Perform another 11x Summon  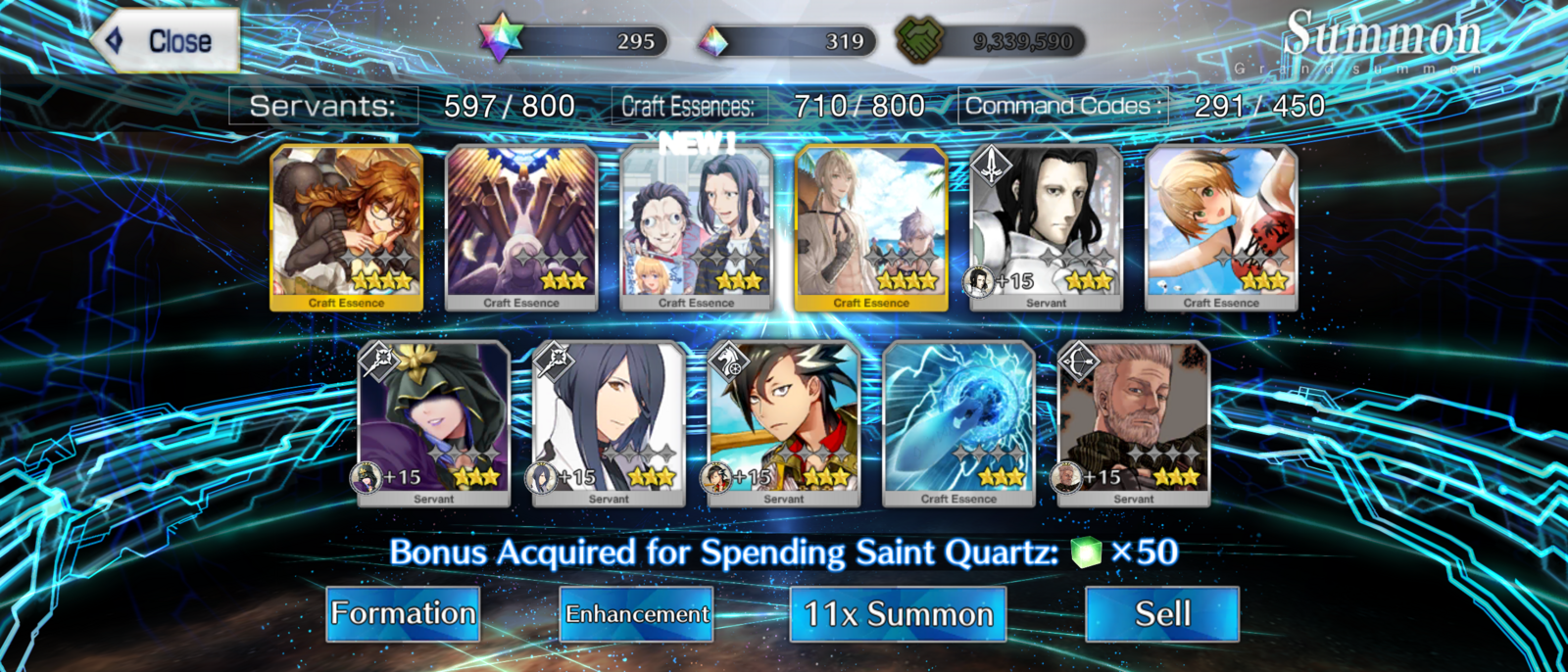point(898,614)
